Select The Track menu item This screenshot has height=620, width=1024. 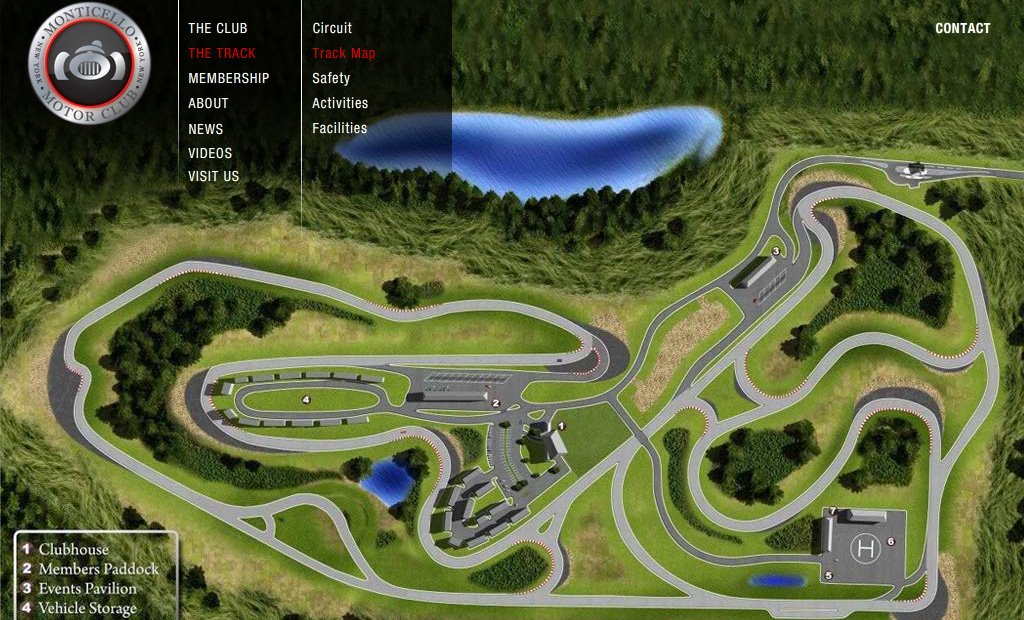[x=222, y=53]
